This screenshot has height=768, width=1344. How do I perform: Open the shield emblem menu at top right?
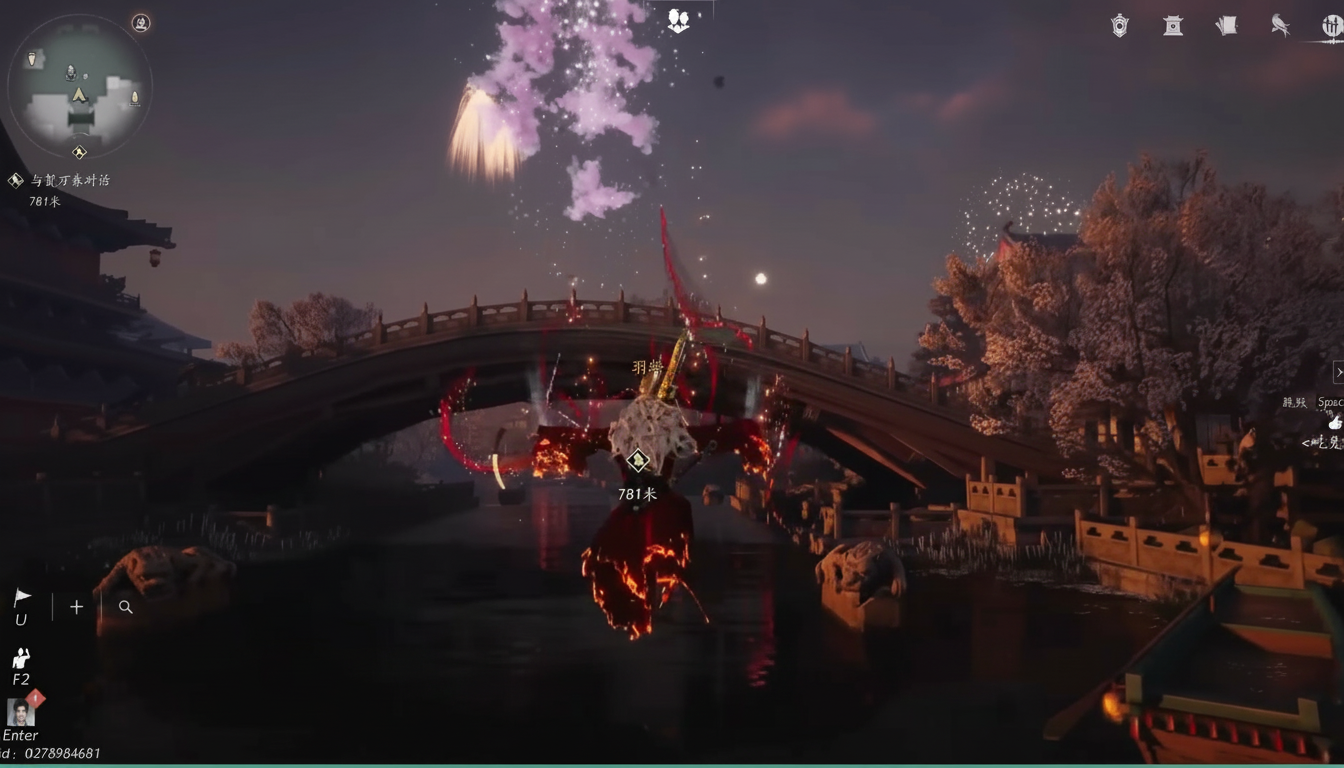1120,25
